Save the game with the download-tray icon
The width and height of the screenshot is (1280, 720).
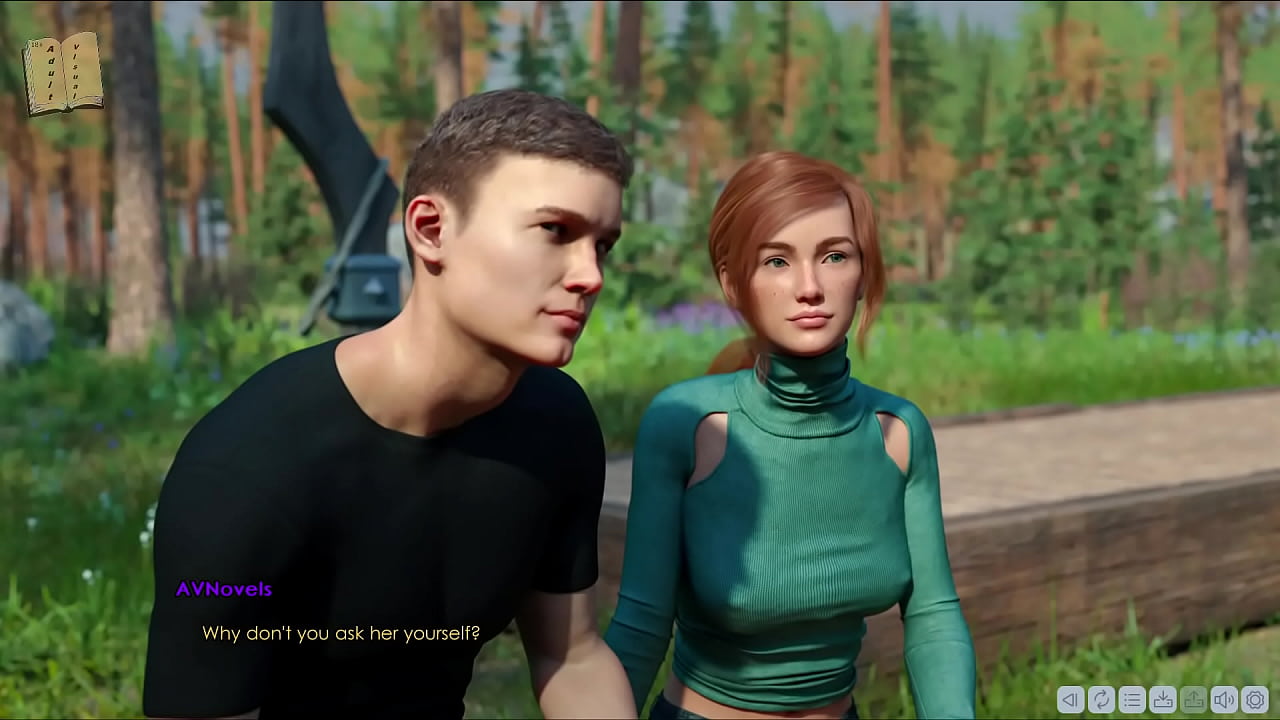tap(1163, 699)
